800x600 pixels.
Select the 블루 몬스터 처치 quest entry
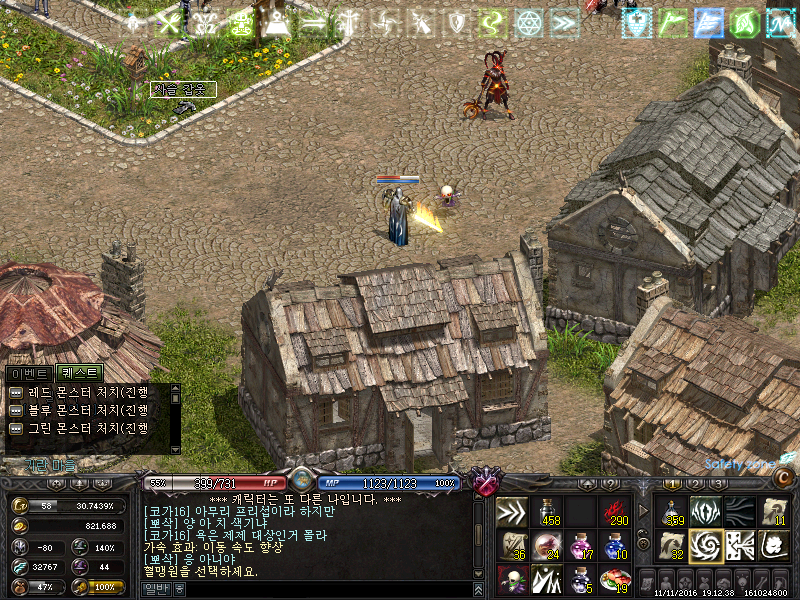point(80,410)
